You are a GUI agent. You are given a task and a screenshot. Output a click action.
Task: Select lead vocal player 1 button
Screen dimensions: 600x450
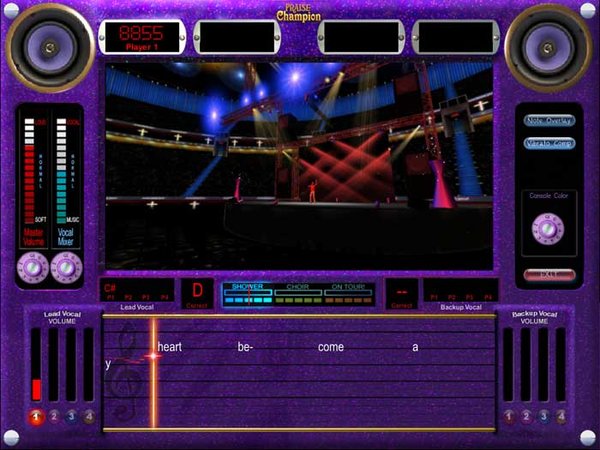coord(37,416)
